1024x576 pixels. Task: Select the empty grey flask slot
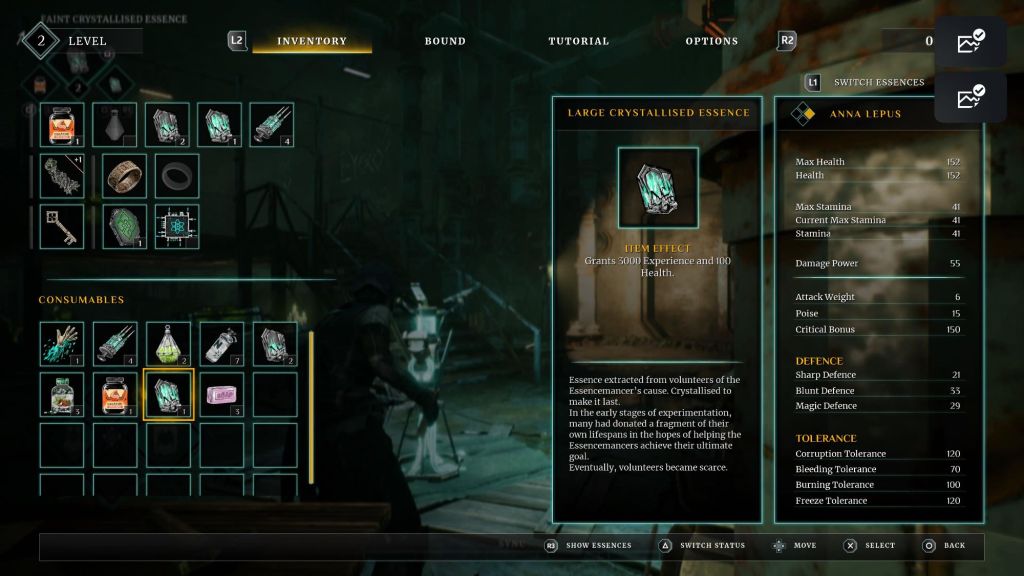click(x=115, y=125)
